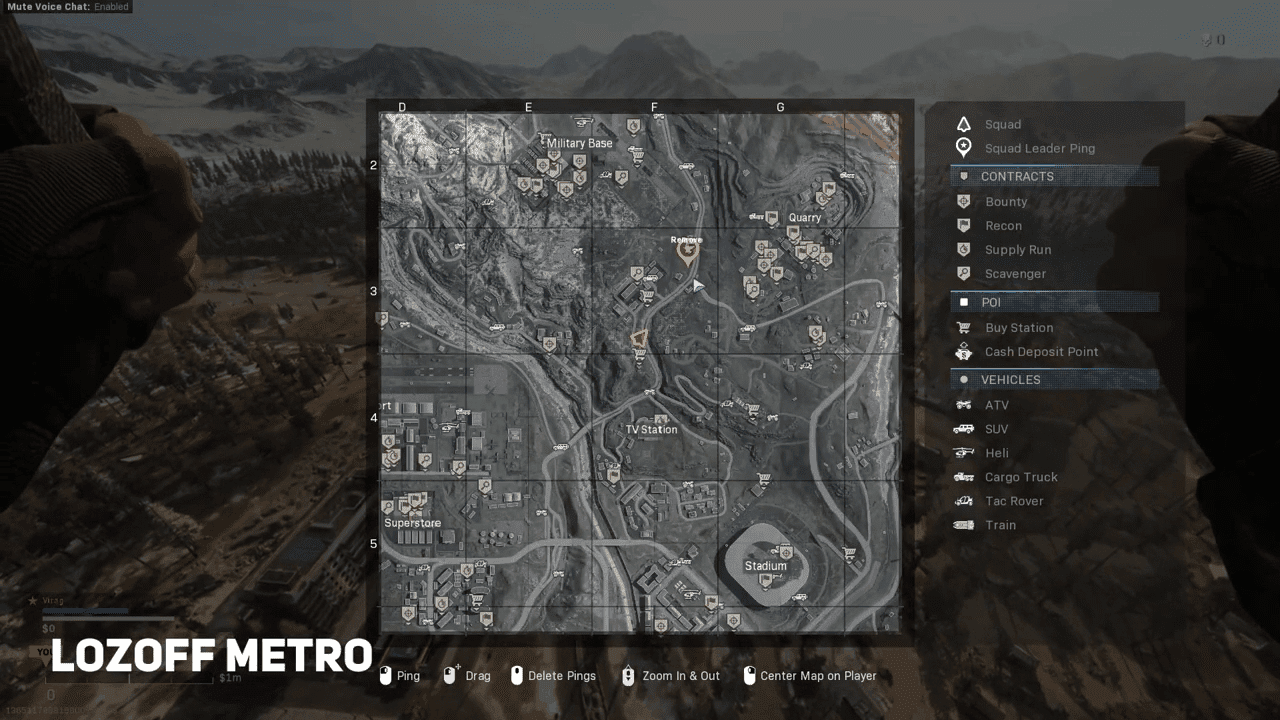Click the Buy Station shopping cart icon
The width and height of the screenshot is (1280, 720).
[x=963, y=327]
